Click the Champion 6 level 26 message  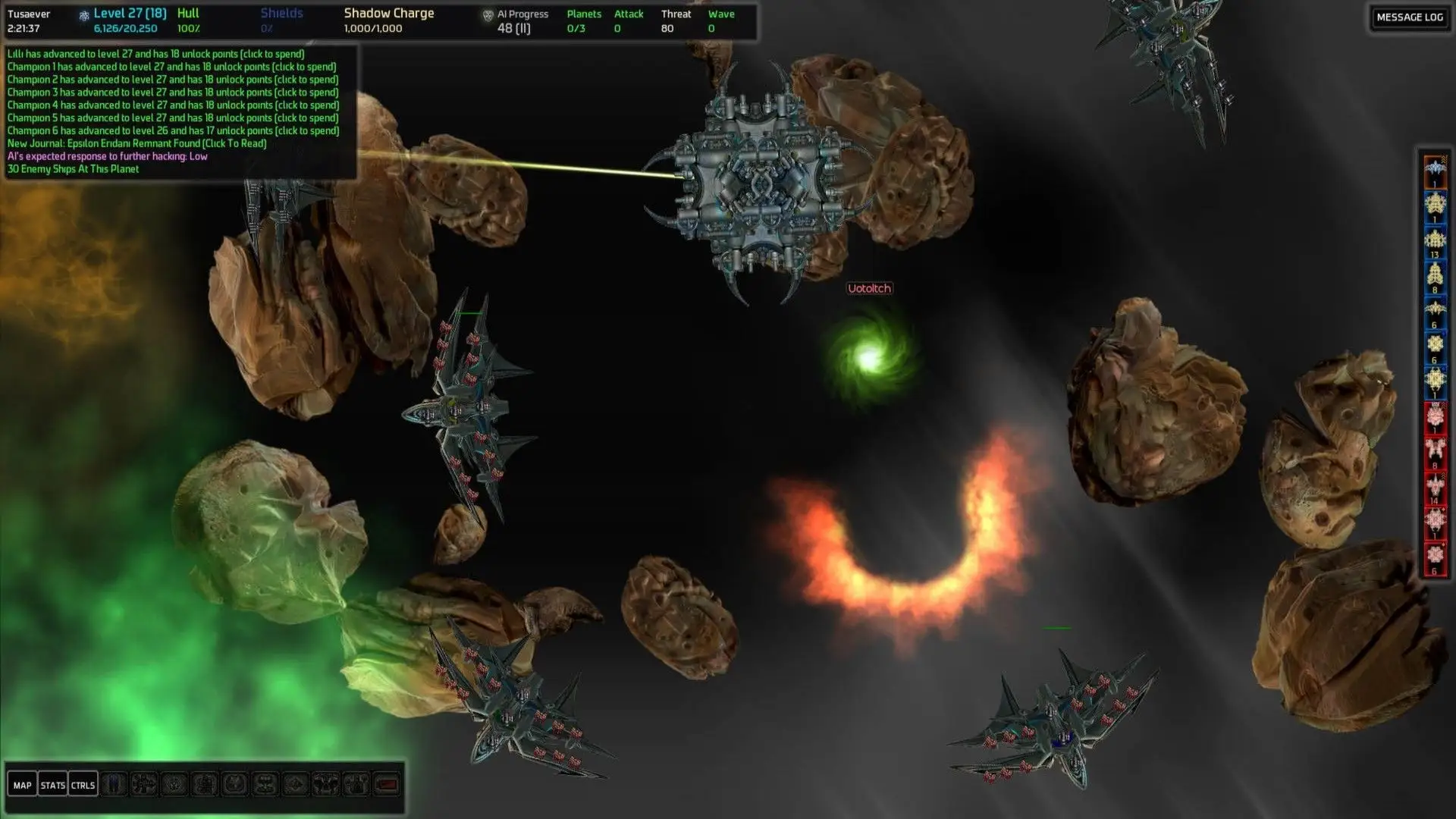coord(173,130)
